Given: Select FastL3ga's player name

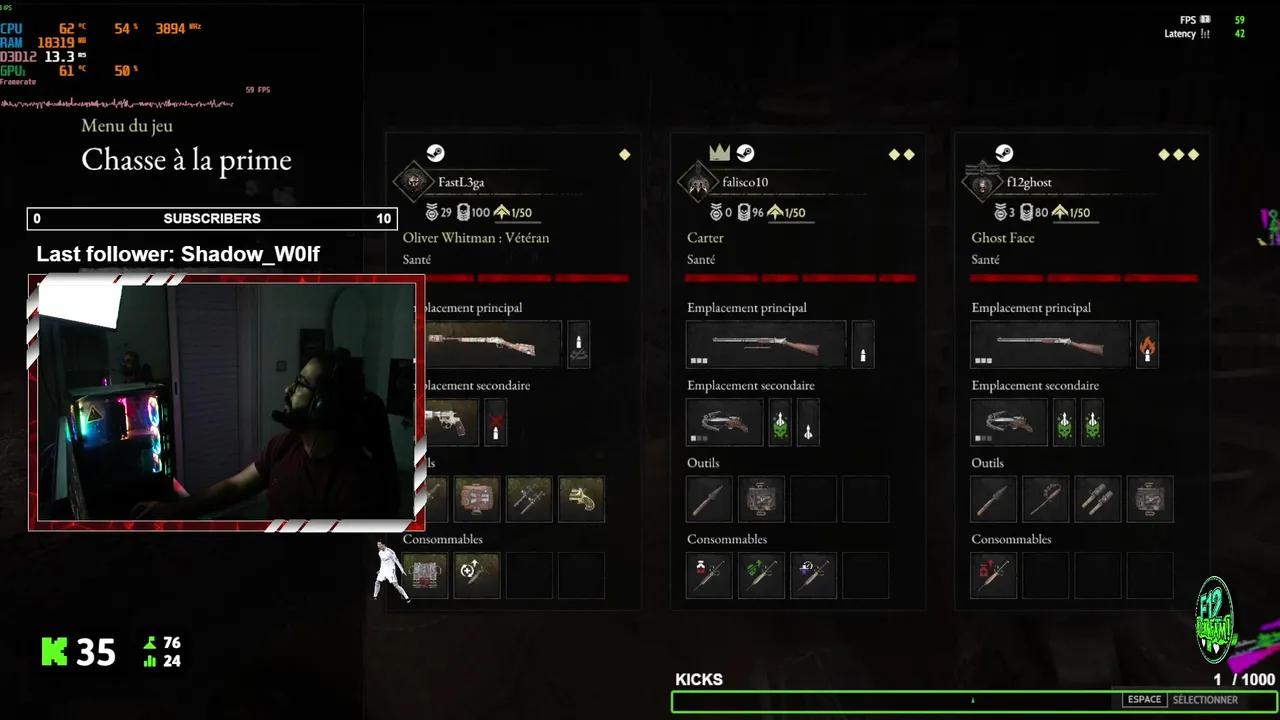Looking at the screenshot, I should 461,183.
